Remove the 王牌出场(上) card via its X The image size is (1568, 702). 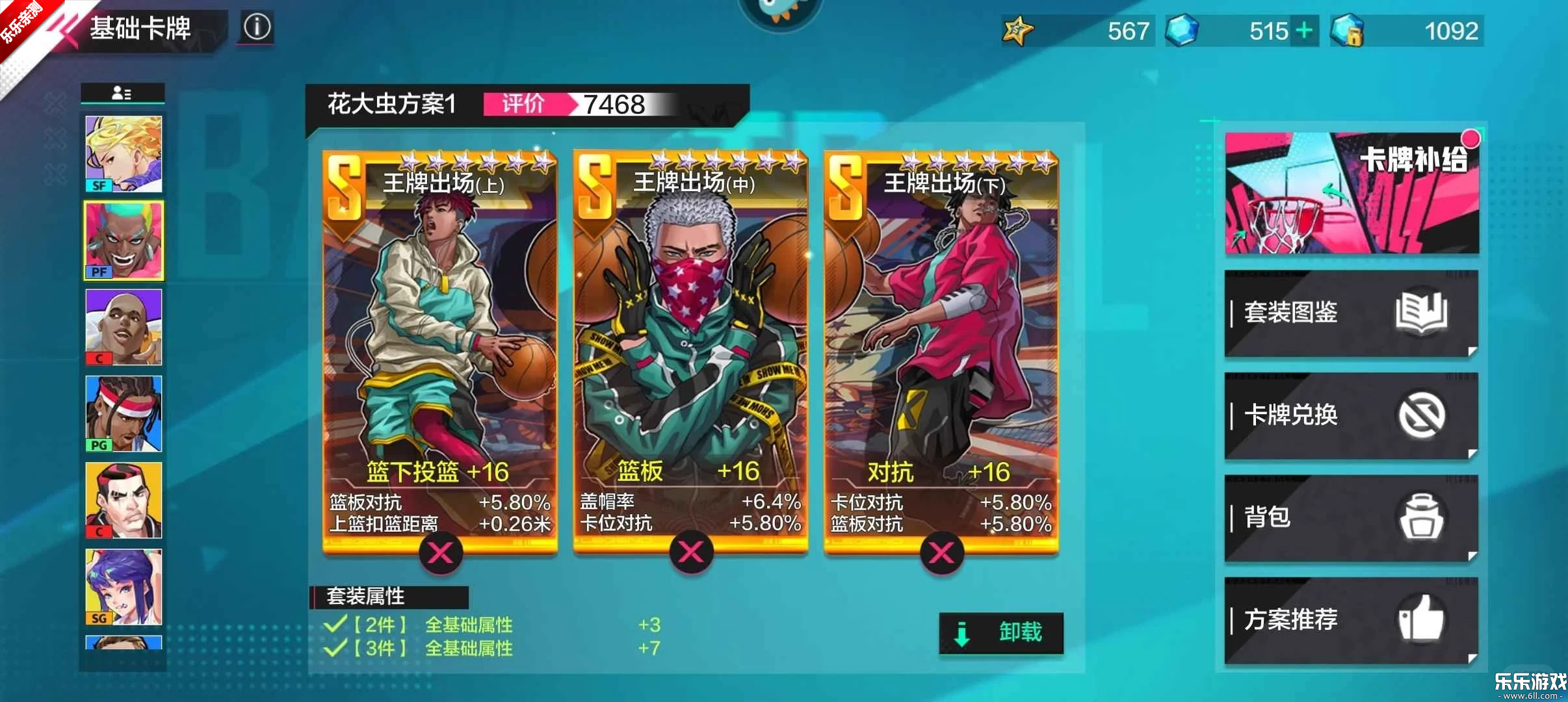click(x=442, y=553)
